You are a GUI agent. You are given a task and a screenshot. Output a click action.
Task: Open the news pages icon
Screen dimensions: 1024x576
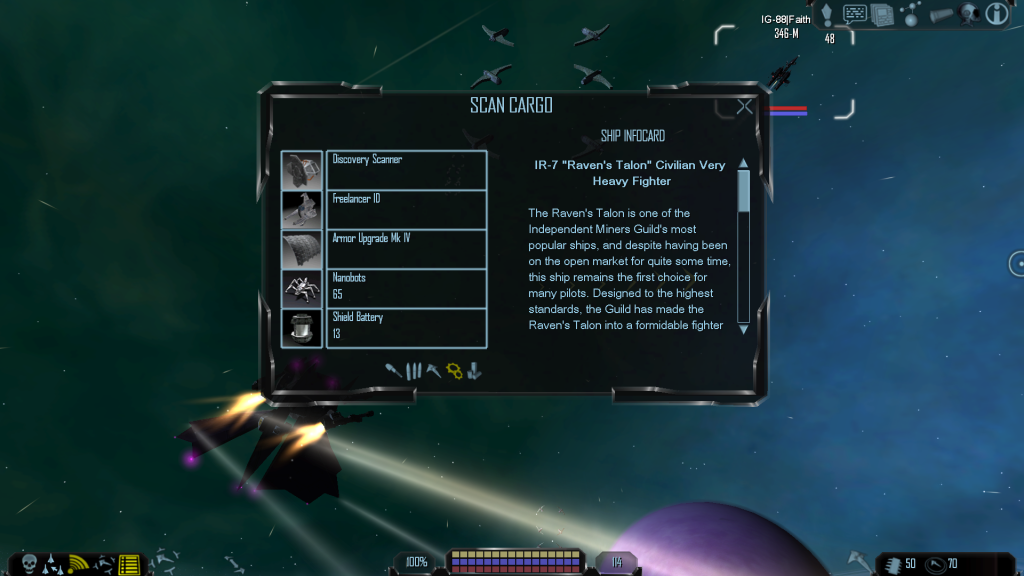tap(881, 14)
